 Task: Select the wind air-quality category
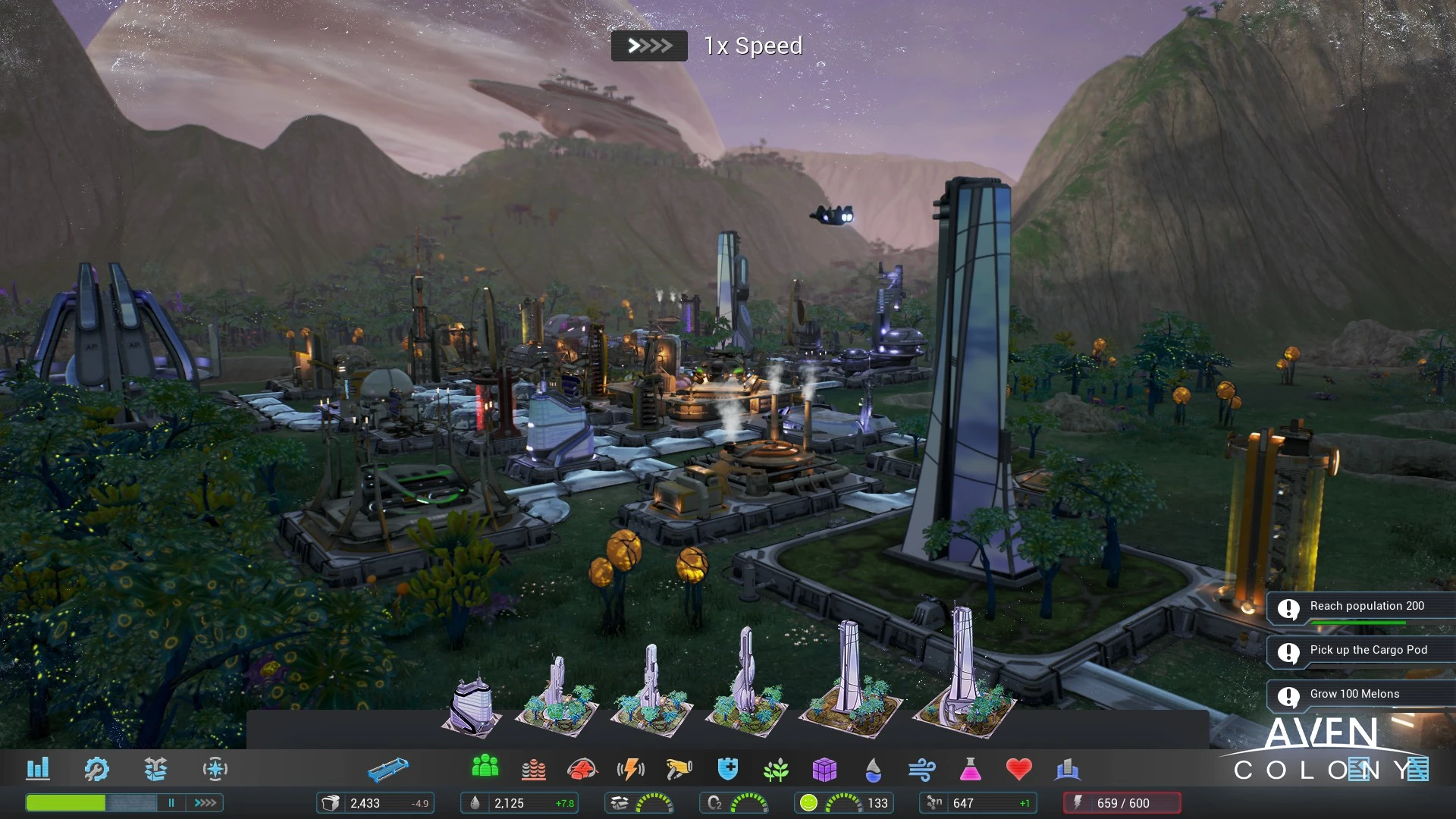[921, 770]
